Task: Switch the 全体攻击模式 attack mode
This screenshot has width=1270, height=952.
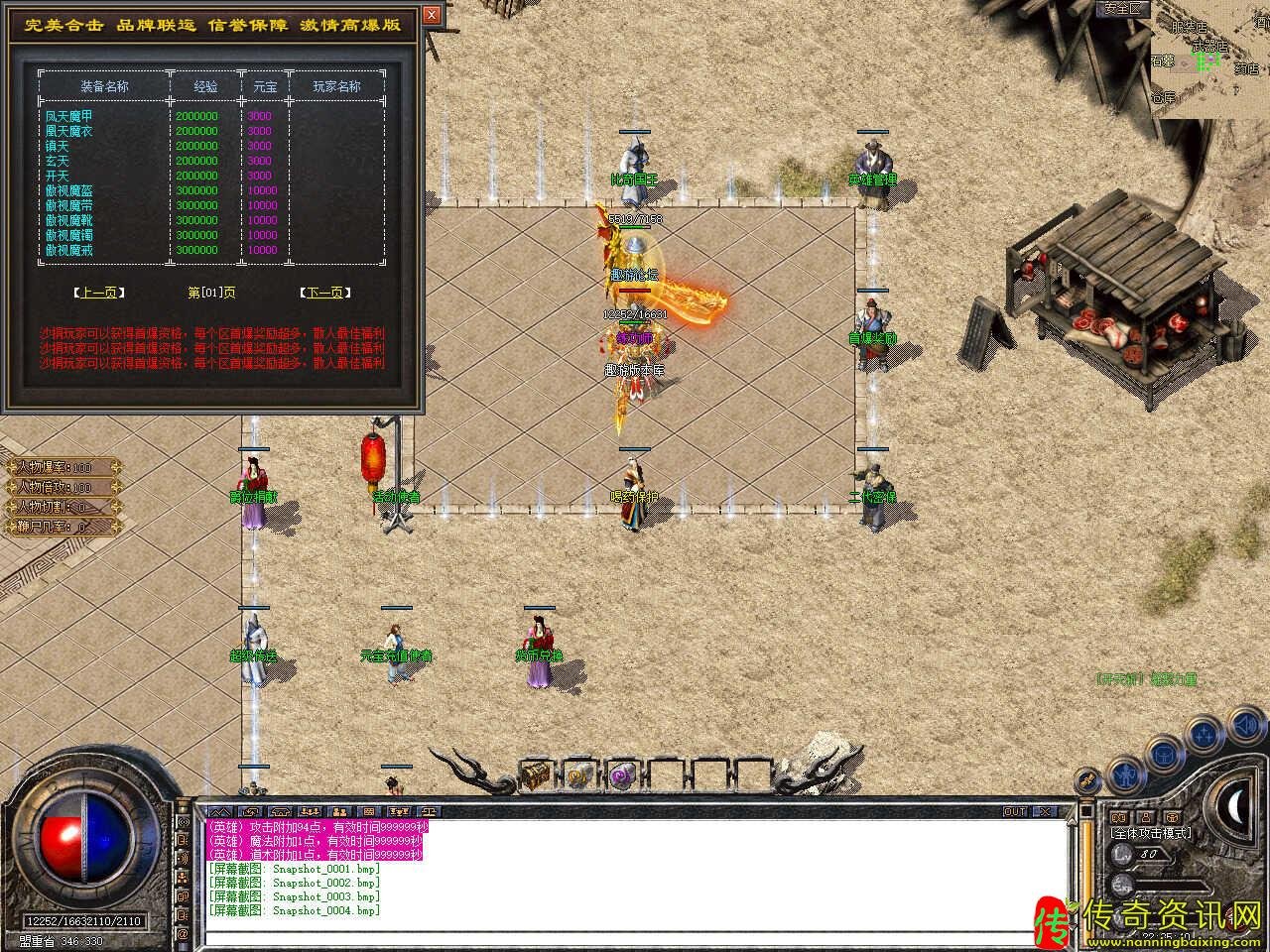Action: click(x=1151, y=833)
